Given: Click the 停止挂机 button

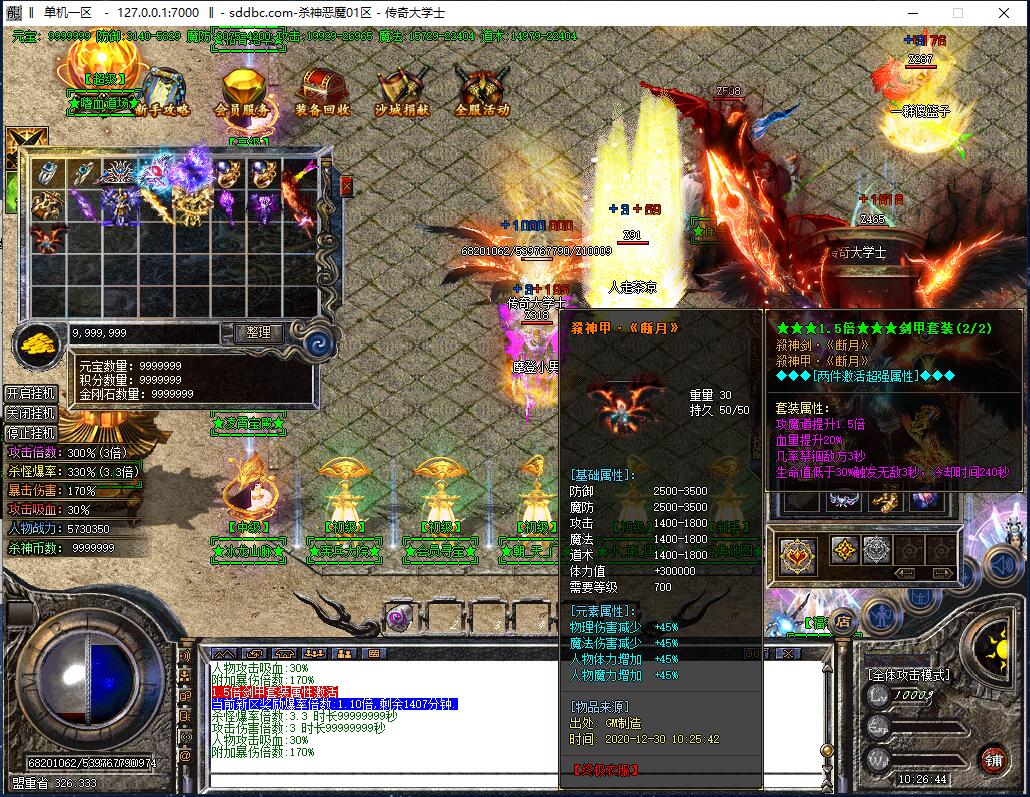Looking at the screenshot, I should 30,433.
